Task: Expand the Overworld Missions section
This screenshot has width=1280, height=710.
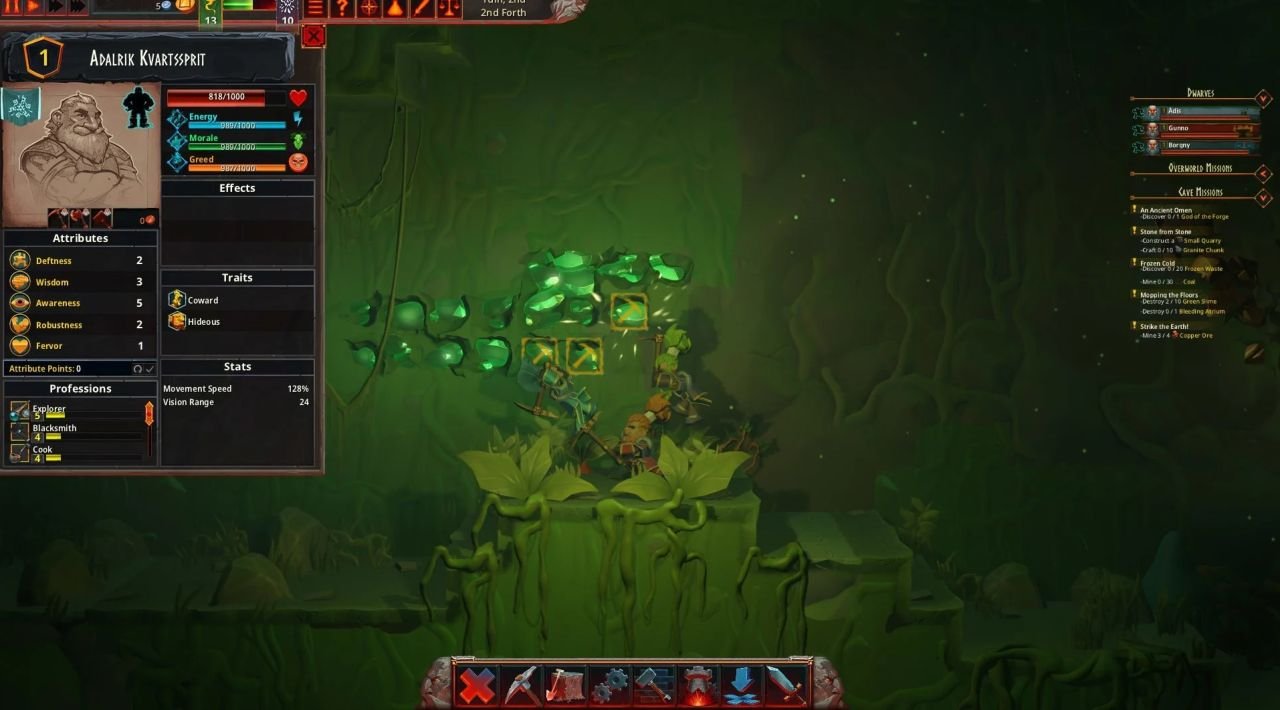Action: (1263, 173)
